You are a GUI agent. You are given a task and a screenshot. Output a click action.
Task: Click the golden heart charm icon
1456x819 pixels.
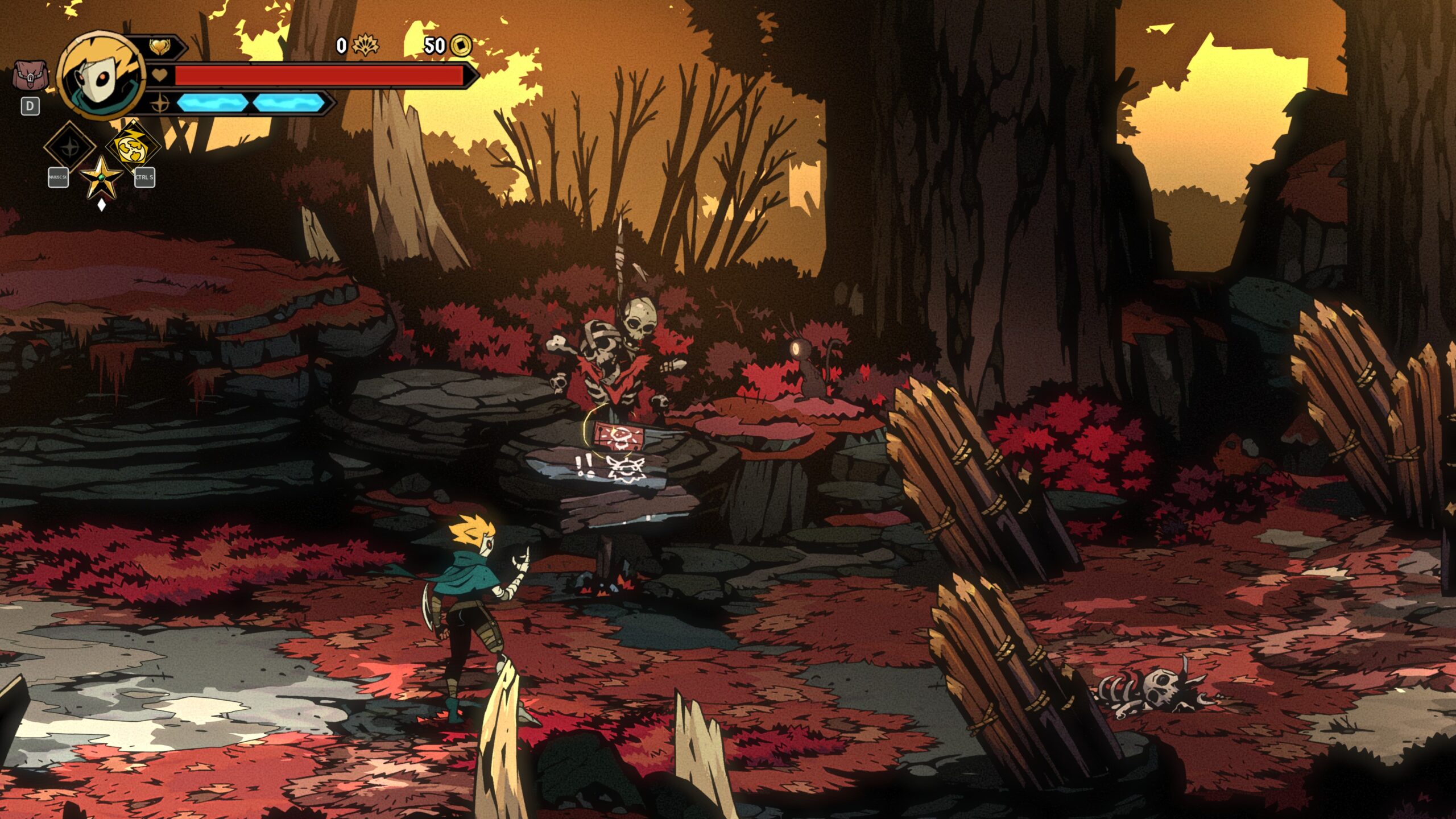click(159, 47)
